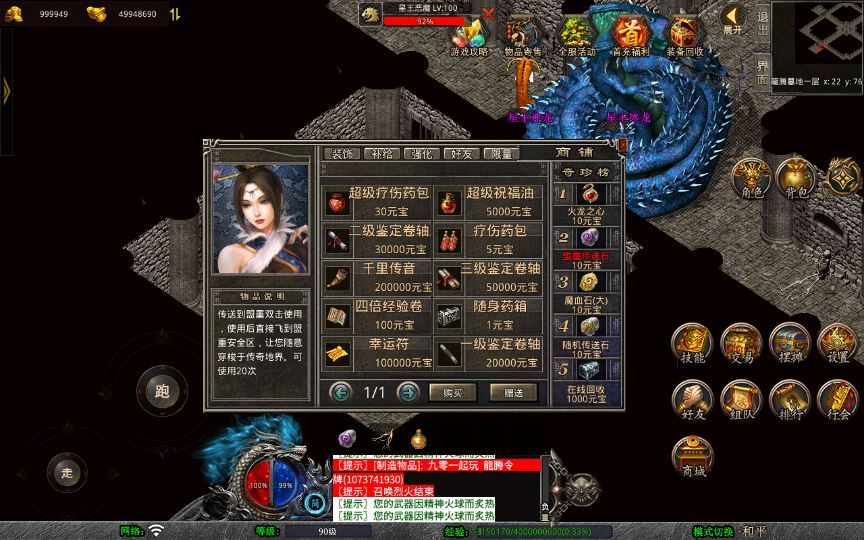Open the 设置 settings icon
Screen dimensions: 864x540
(x=838, y=345)
